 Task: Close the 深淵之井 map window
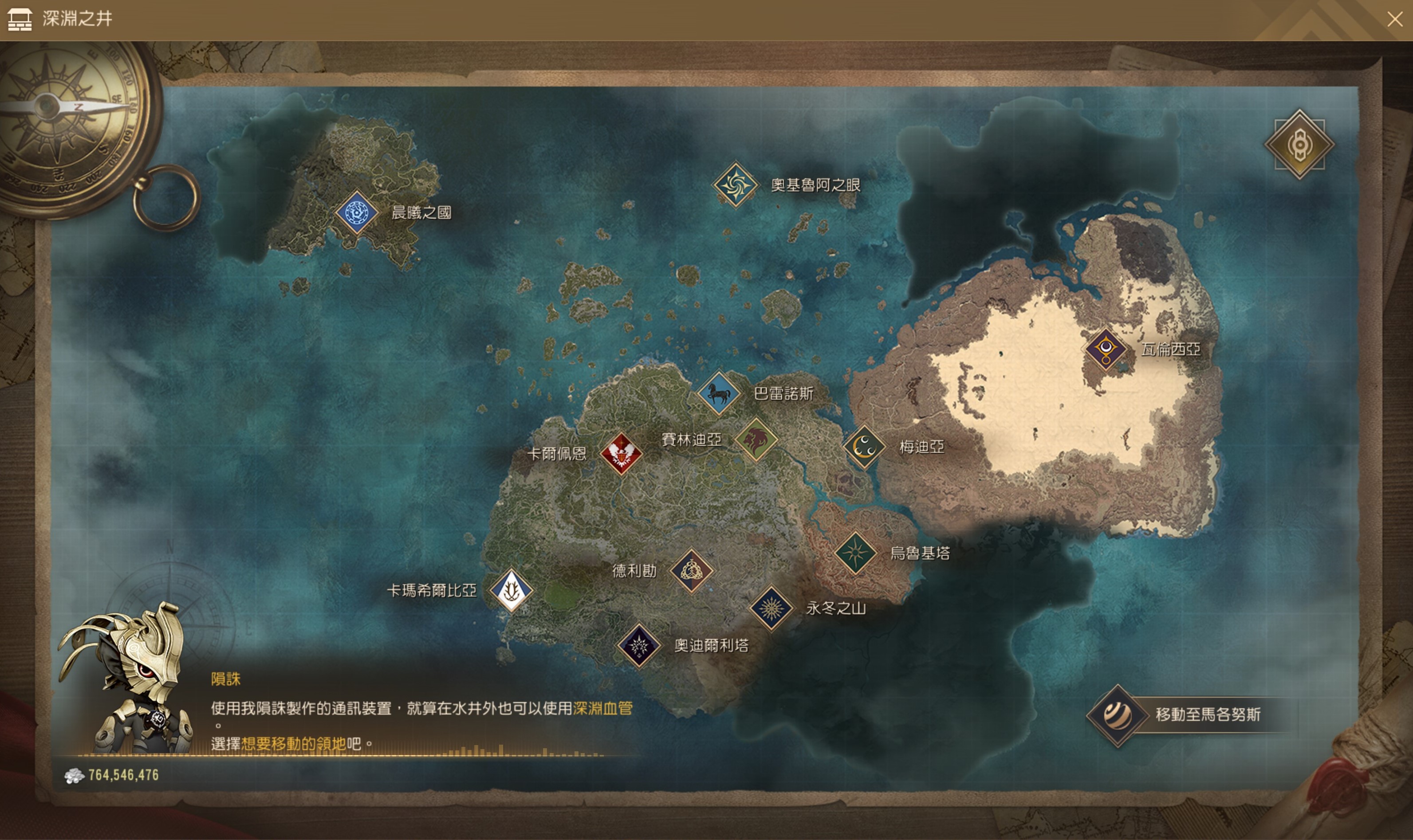(x=1394, y=20)
